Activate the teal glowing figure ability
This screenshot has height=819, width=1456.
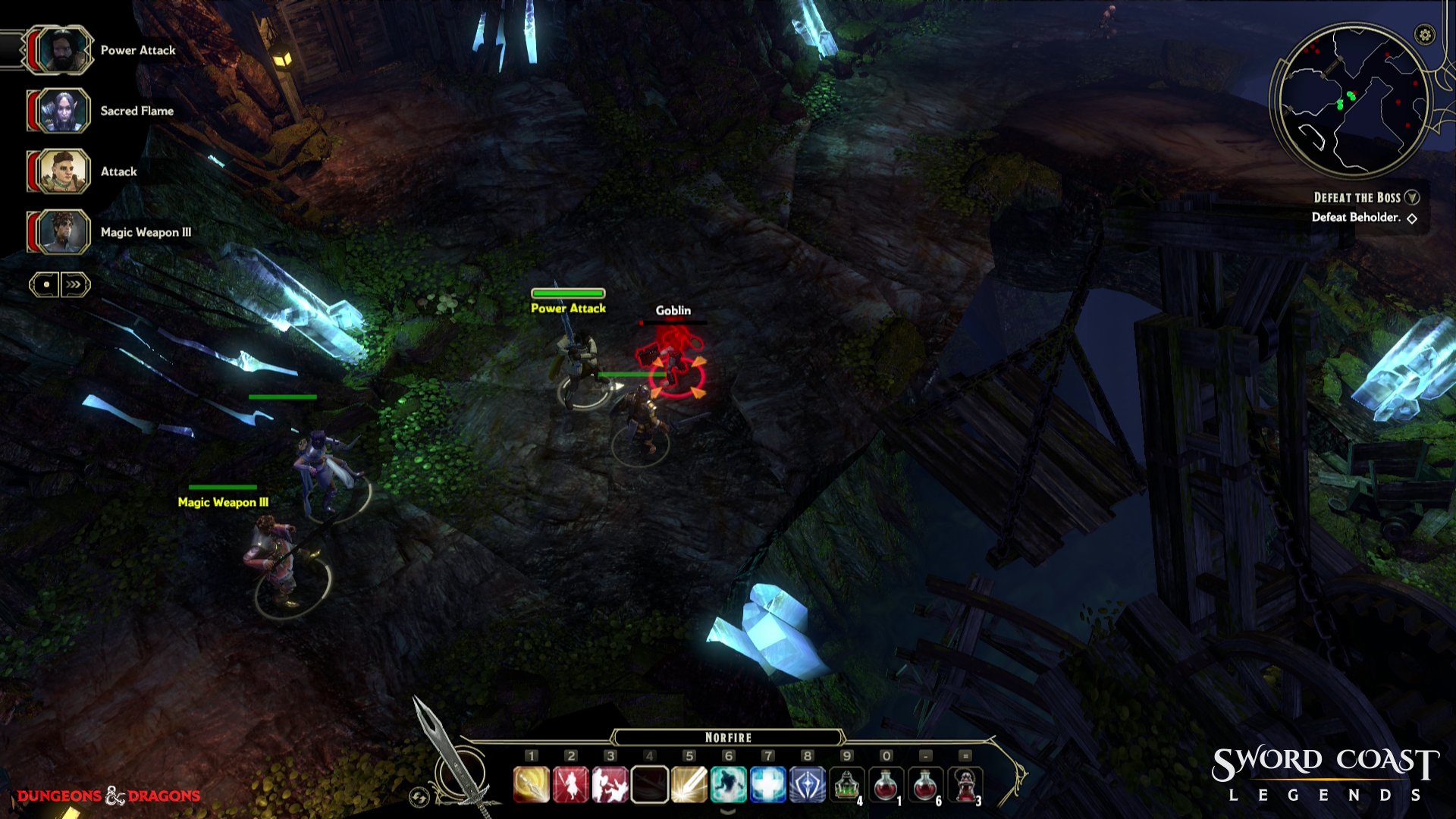coord(729,784)
